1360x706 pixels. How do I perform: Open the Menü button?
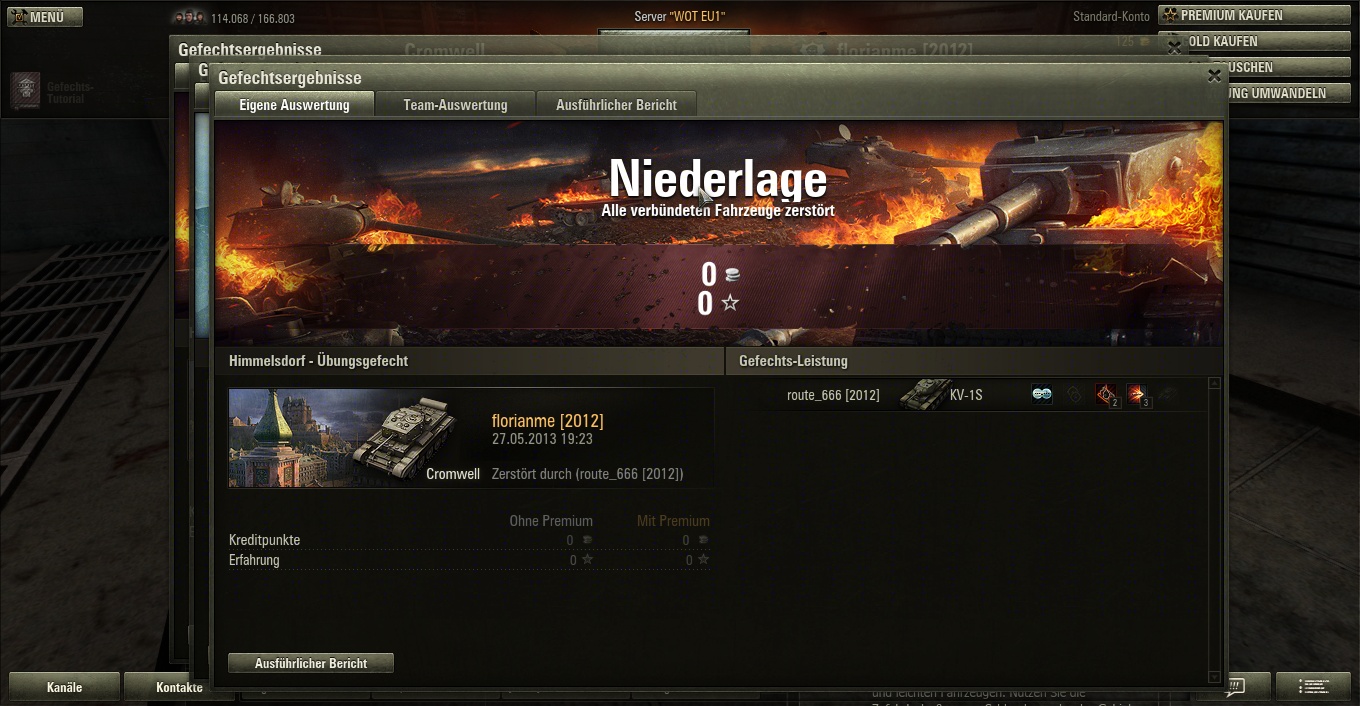[45, 17]
